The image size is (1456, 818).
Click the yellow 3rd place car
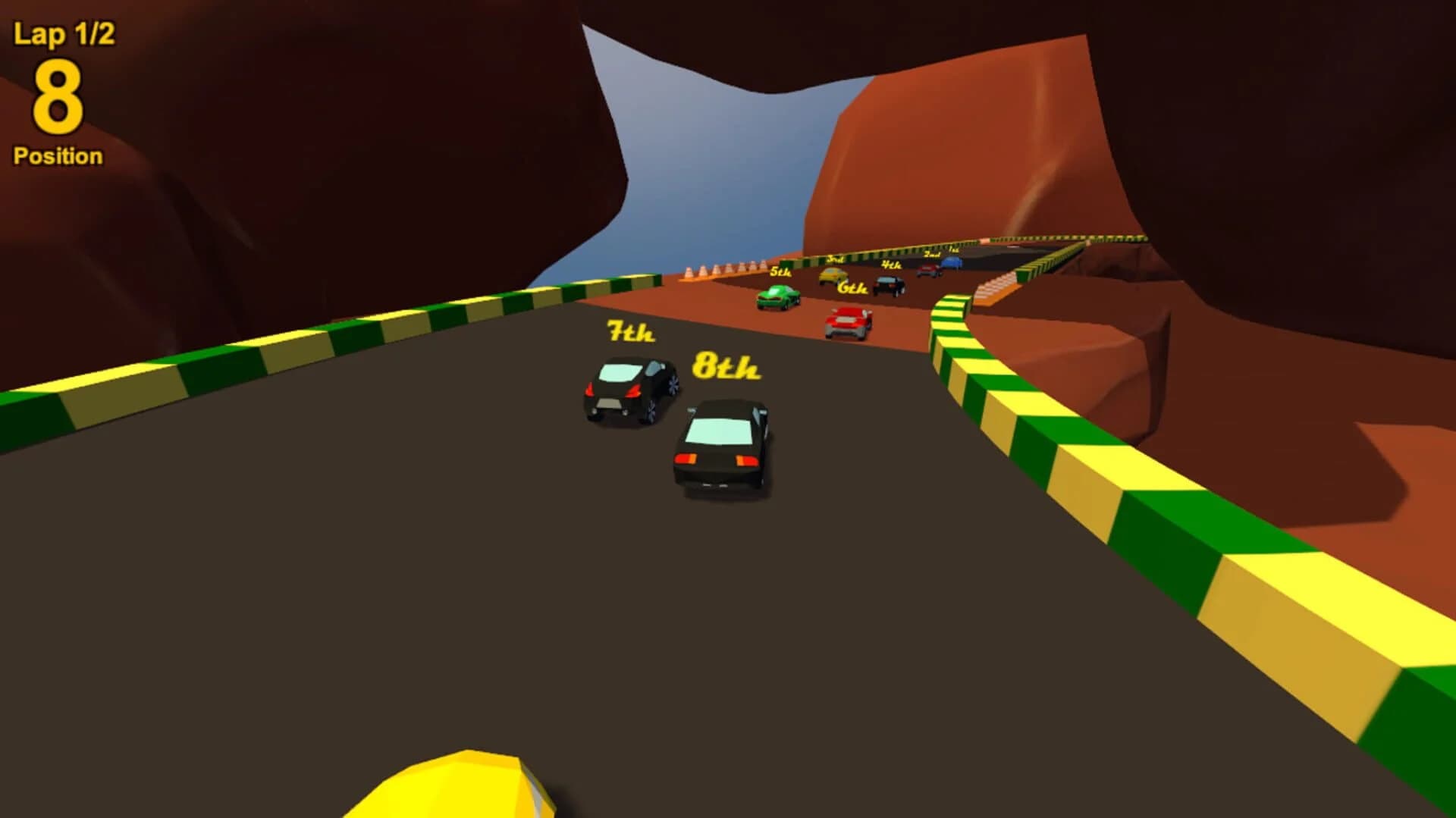(833, 277)
